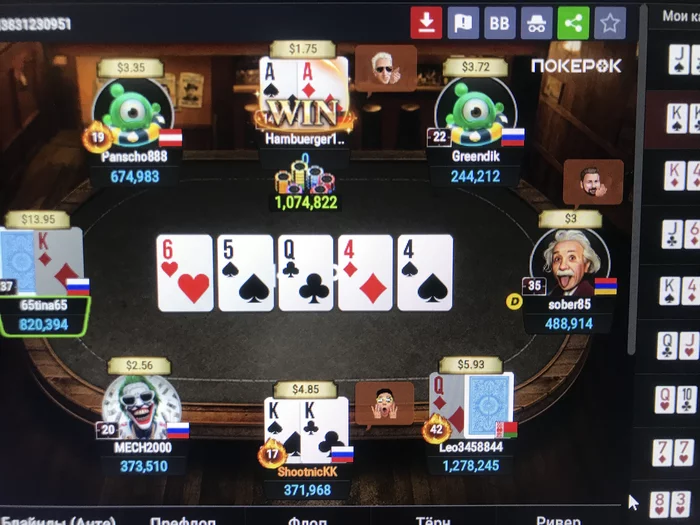Select the 8-3 hand in history list
This screenshot has height=525, width=700.
click(x=672, y=505)
